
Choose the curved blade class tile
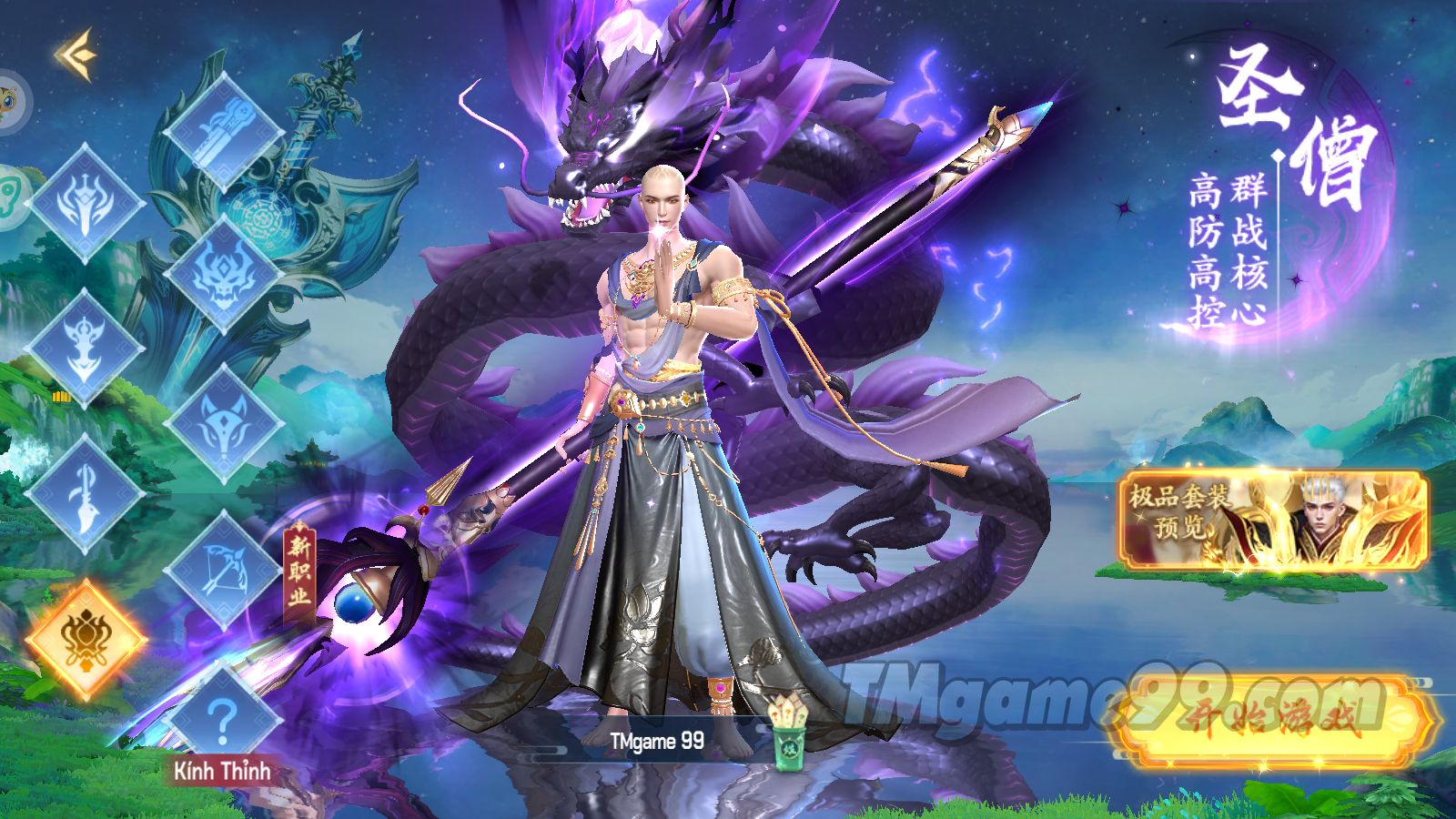85,494
